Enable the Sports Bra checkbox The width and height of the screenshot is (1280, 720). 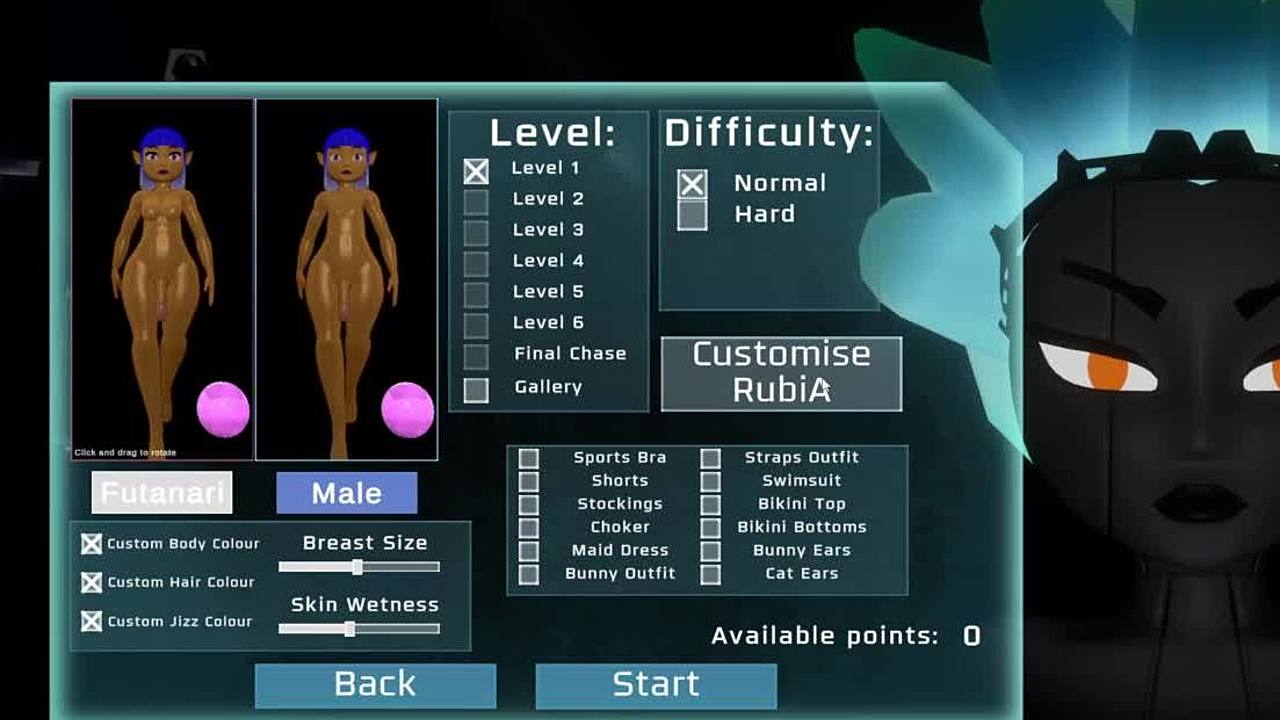click(x=529, y=458)
